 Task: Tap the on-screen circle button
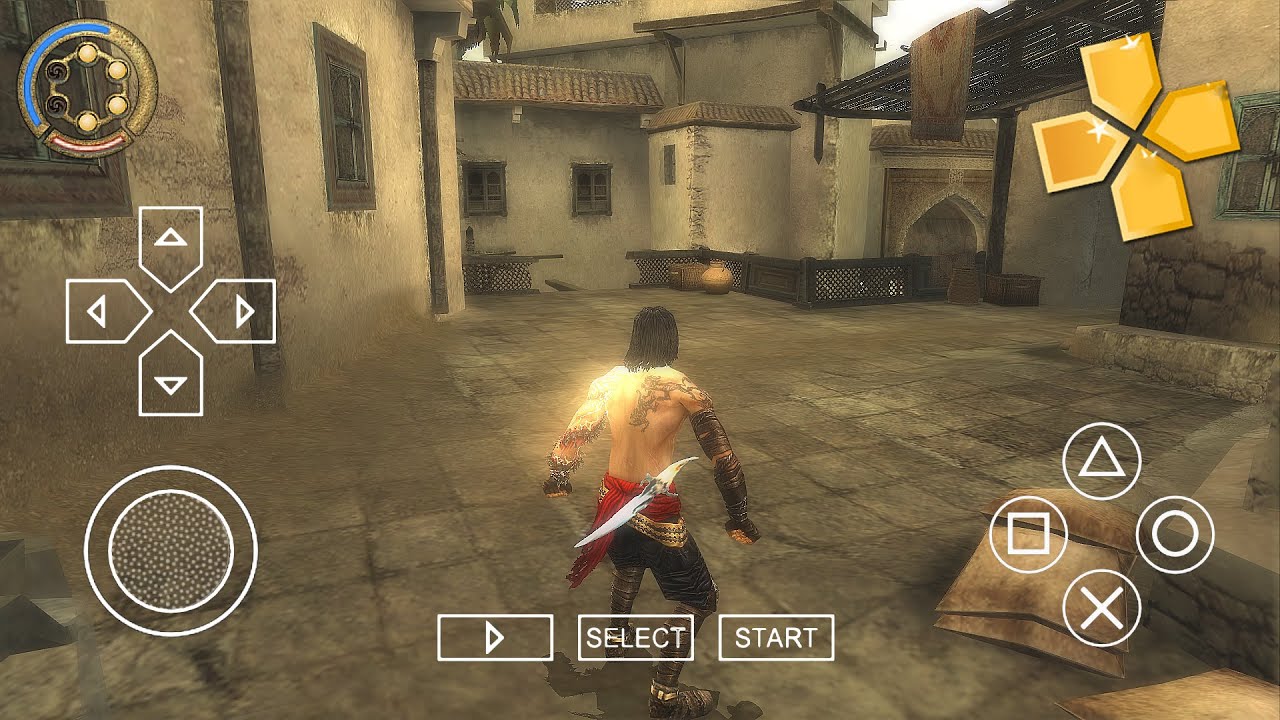pos(1175,535)
